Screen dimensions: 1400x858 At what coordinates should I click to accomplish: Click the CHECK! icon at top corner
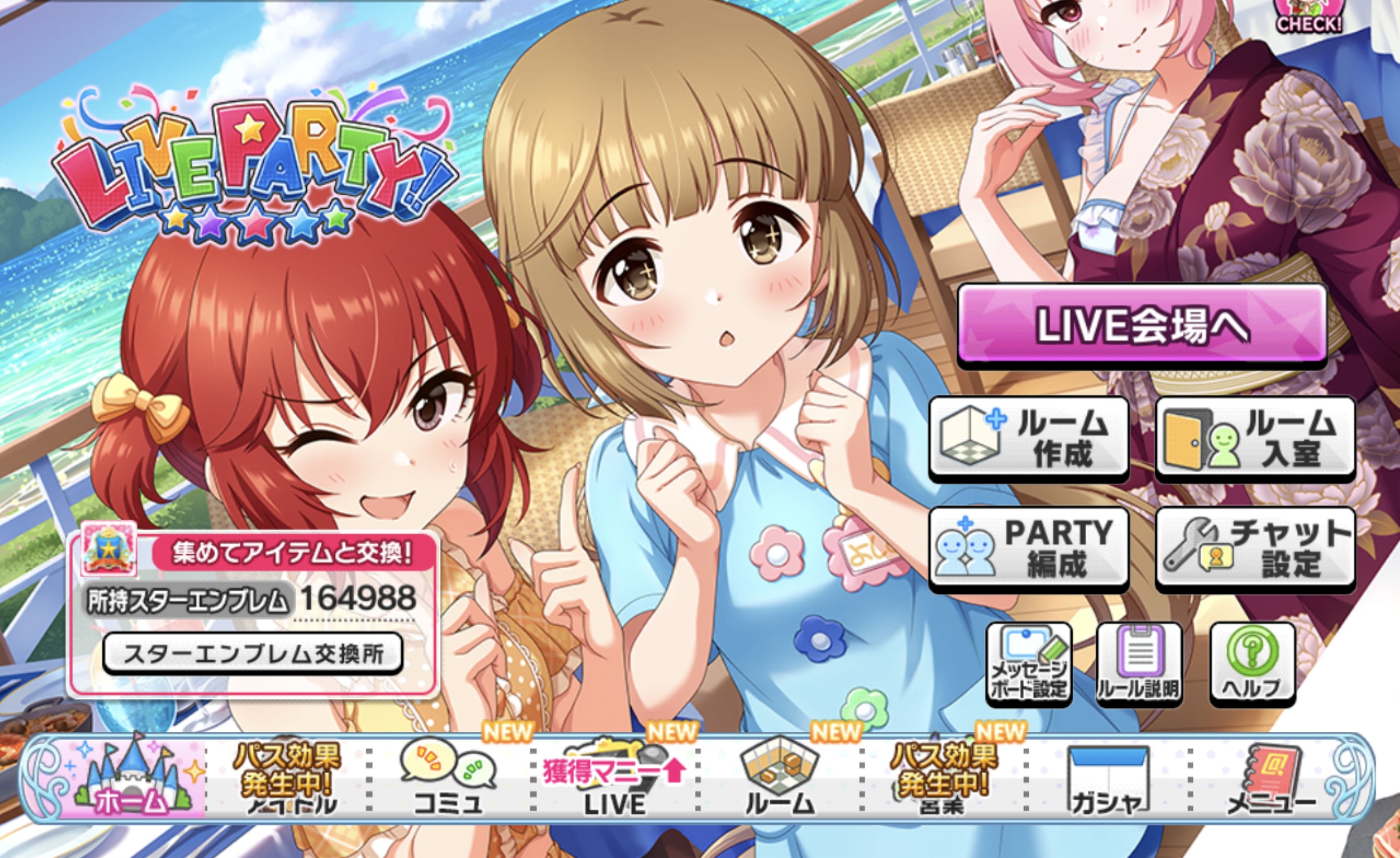(1309, 16)
